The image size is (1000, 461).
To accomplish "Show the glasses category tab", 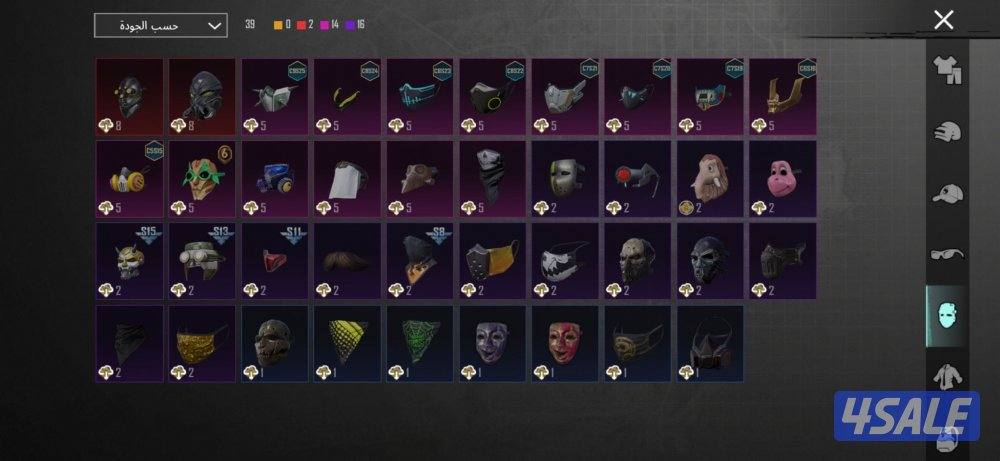I will tap(946, 255).
